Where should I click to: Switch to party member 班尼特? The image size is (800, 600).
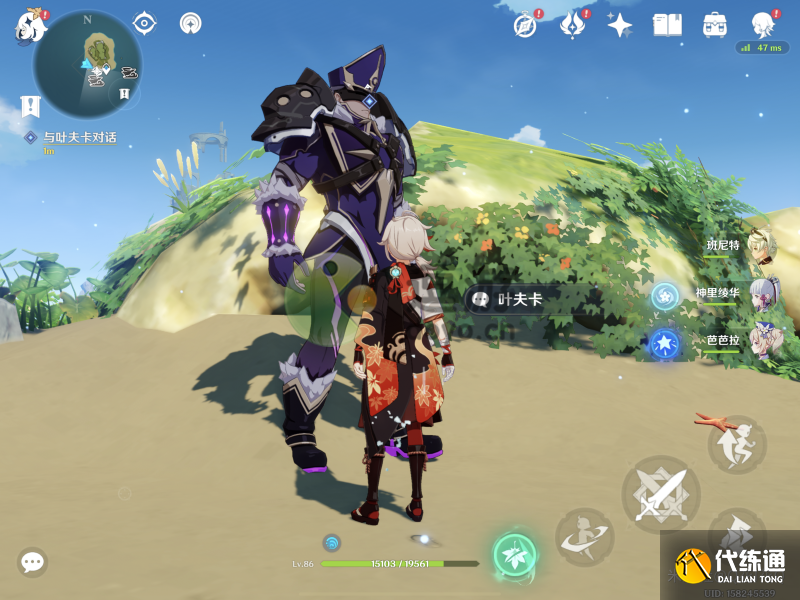762,245
